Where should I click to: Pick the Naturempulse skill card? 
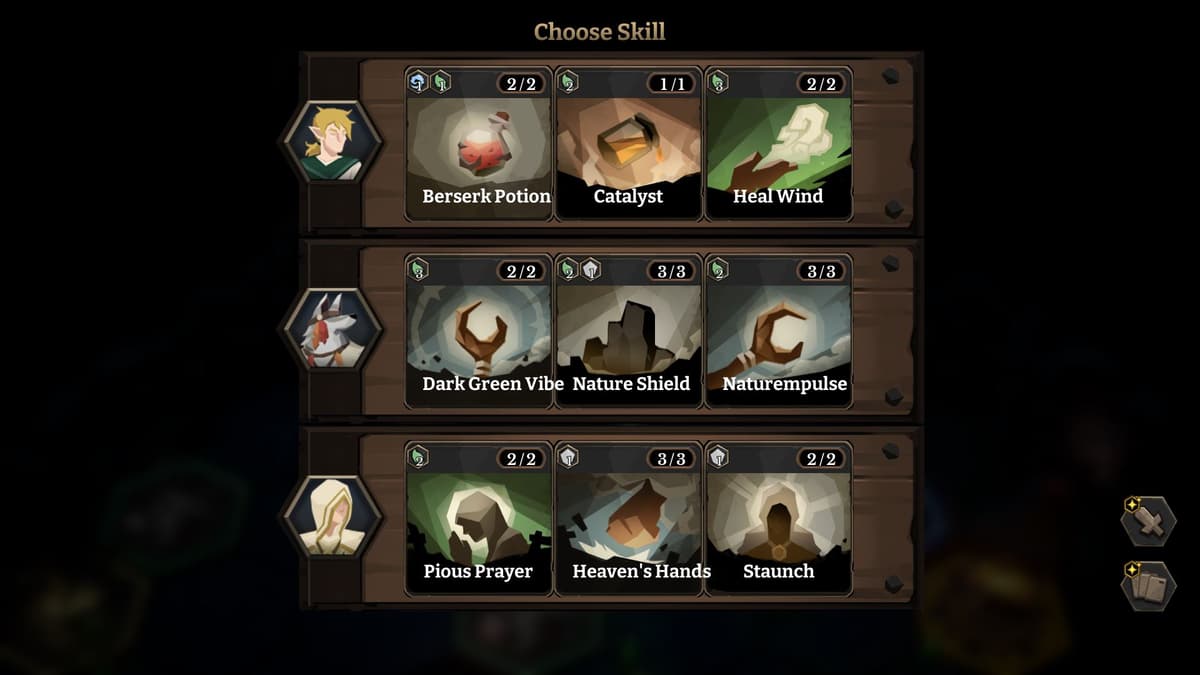[x=779, y=332]
